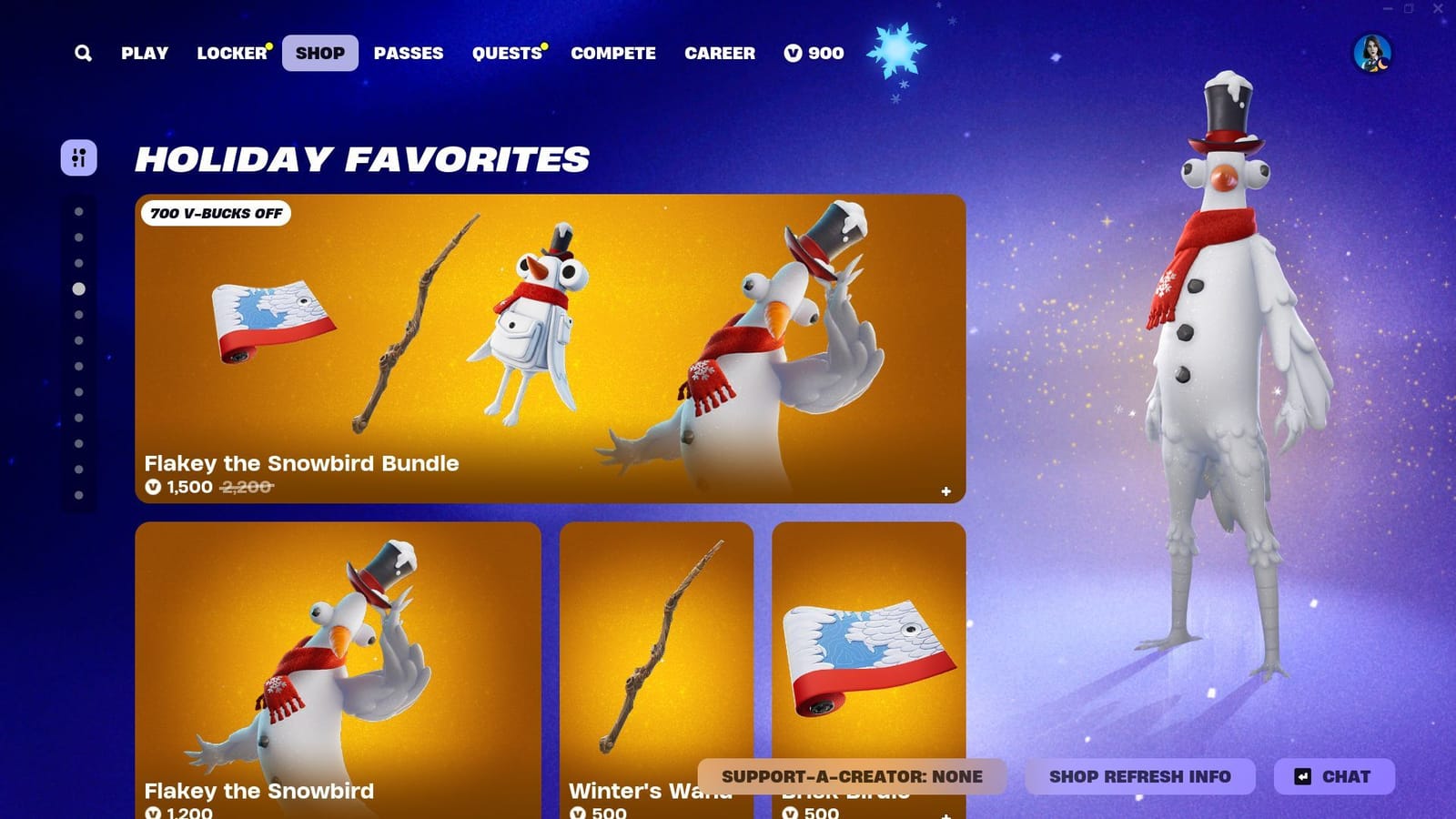1456x819 pixels.
Task: Click SUPPORT-A-CREATOR: NONE
Action: click(x=851, y=776)
